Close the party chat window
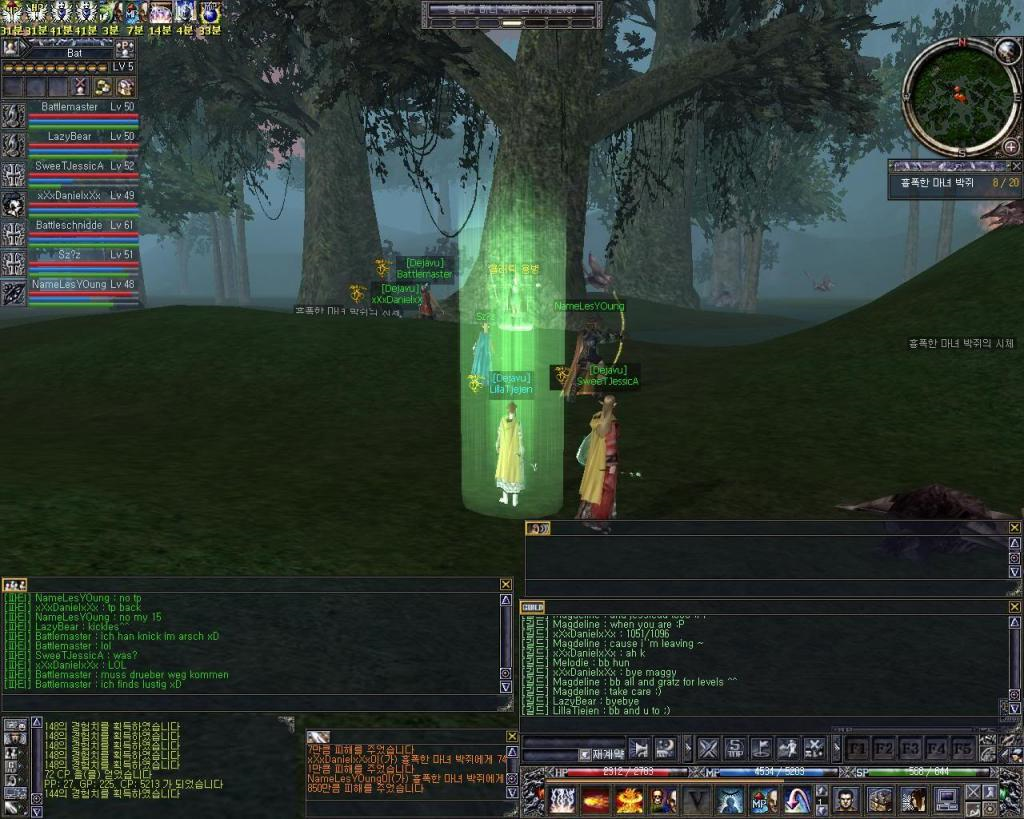The height and width of the screenshot is (819, 1024). click(x=506, y=584)
